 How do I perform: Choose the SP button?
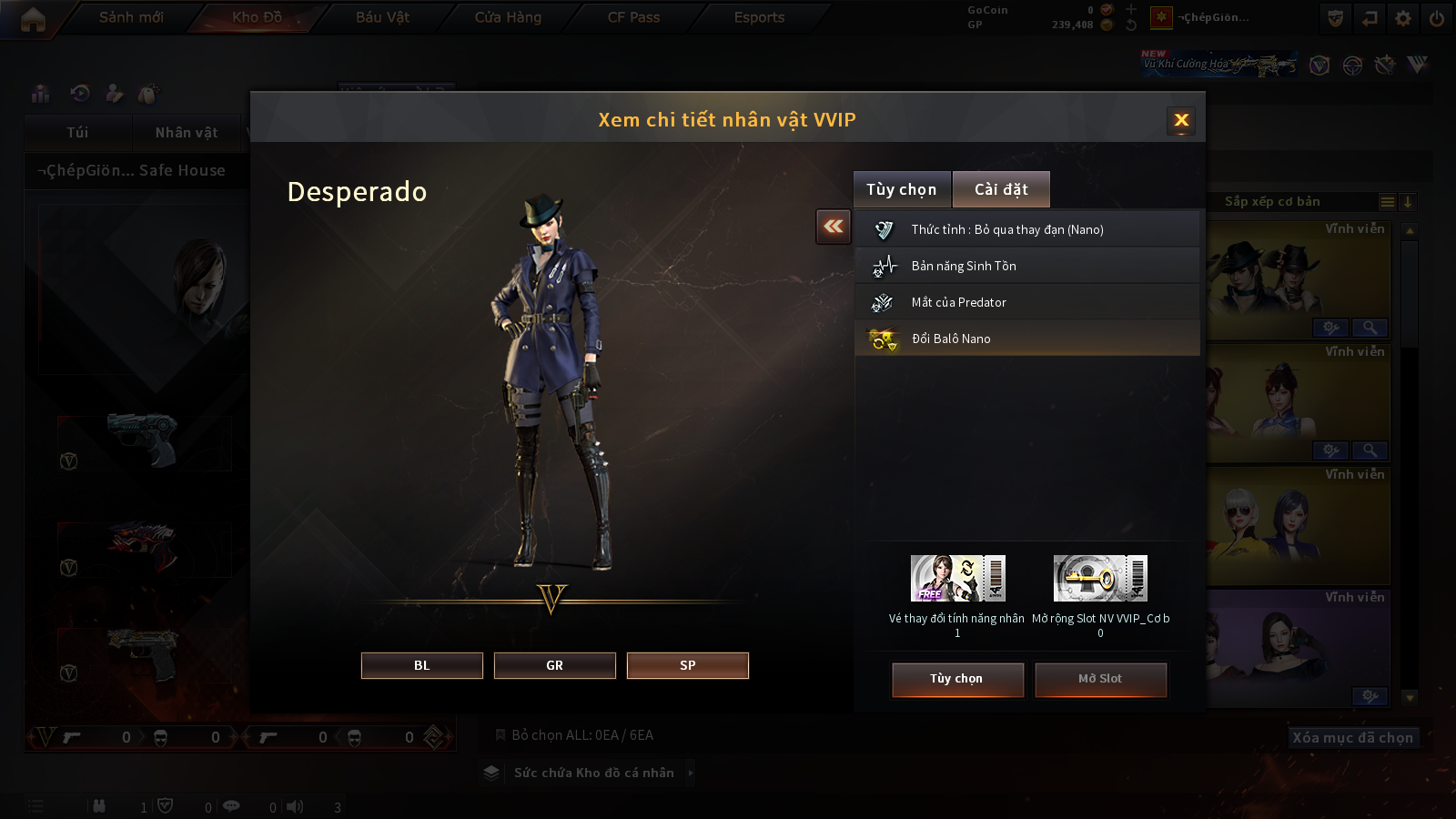point(687,665)
